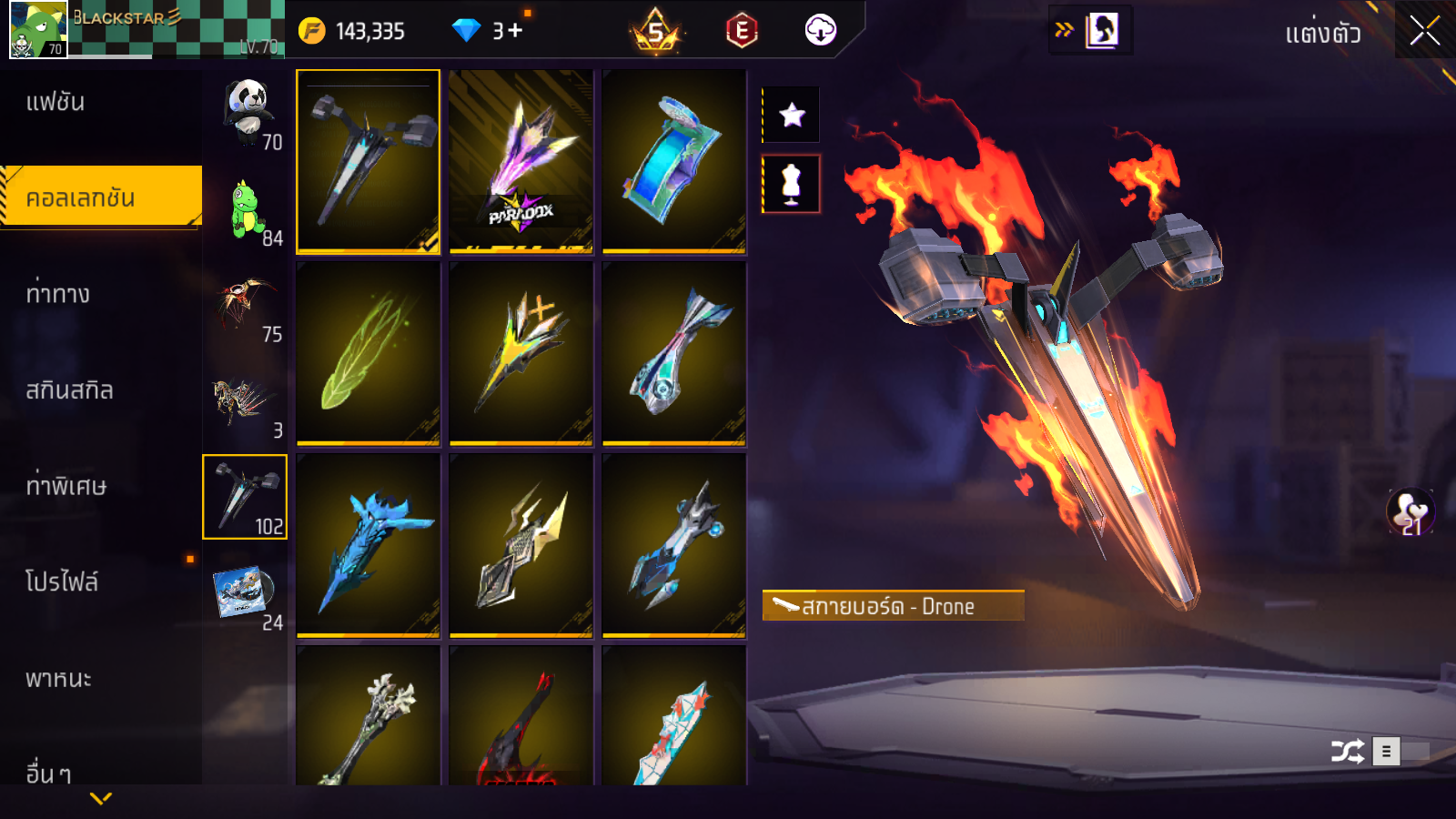Viewport: 1456px width, 819px height.
Task: Choose the blue ice dragon skyboard
Action: [368, 546]
